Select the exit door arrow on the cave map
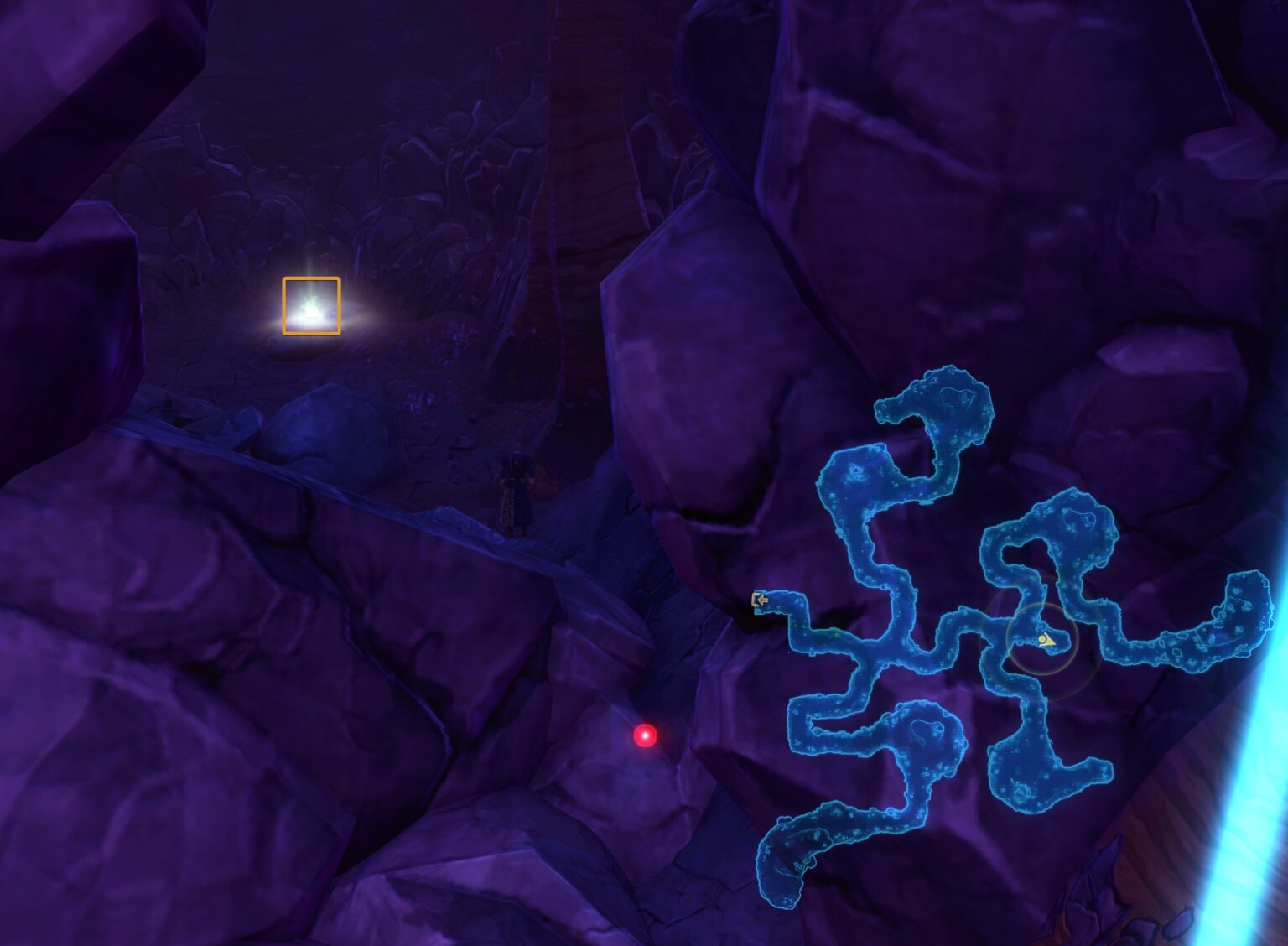1288x946 pixels. click(x=760, y=600)
